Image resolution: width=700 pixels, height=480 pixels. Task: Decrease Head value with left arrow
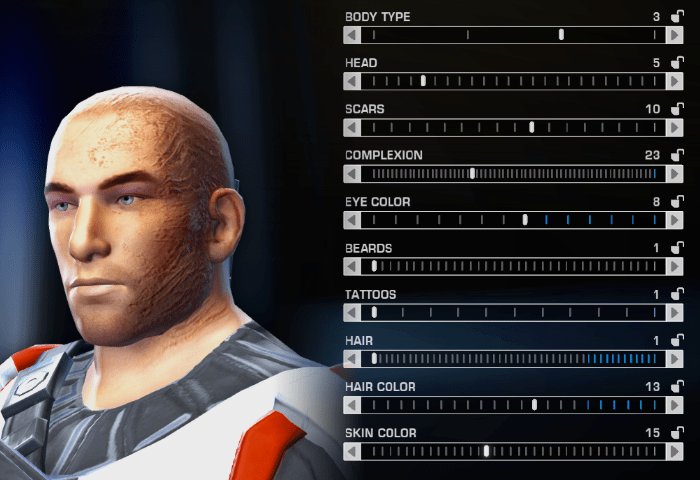point(351,81)
